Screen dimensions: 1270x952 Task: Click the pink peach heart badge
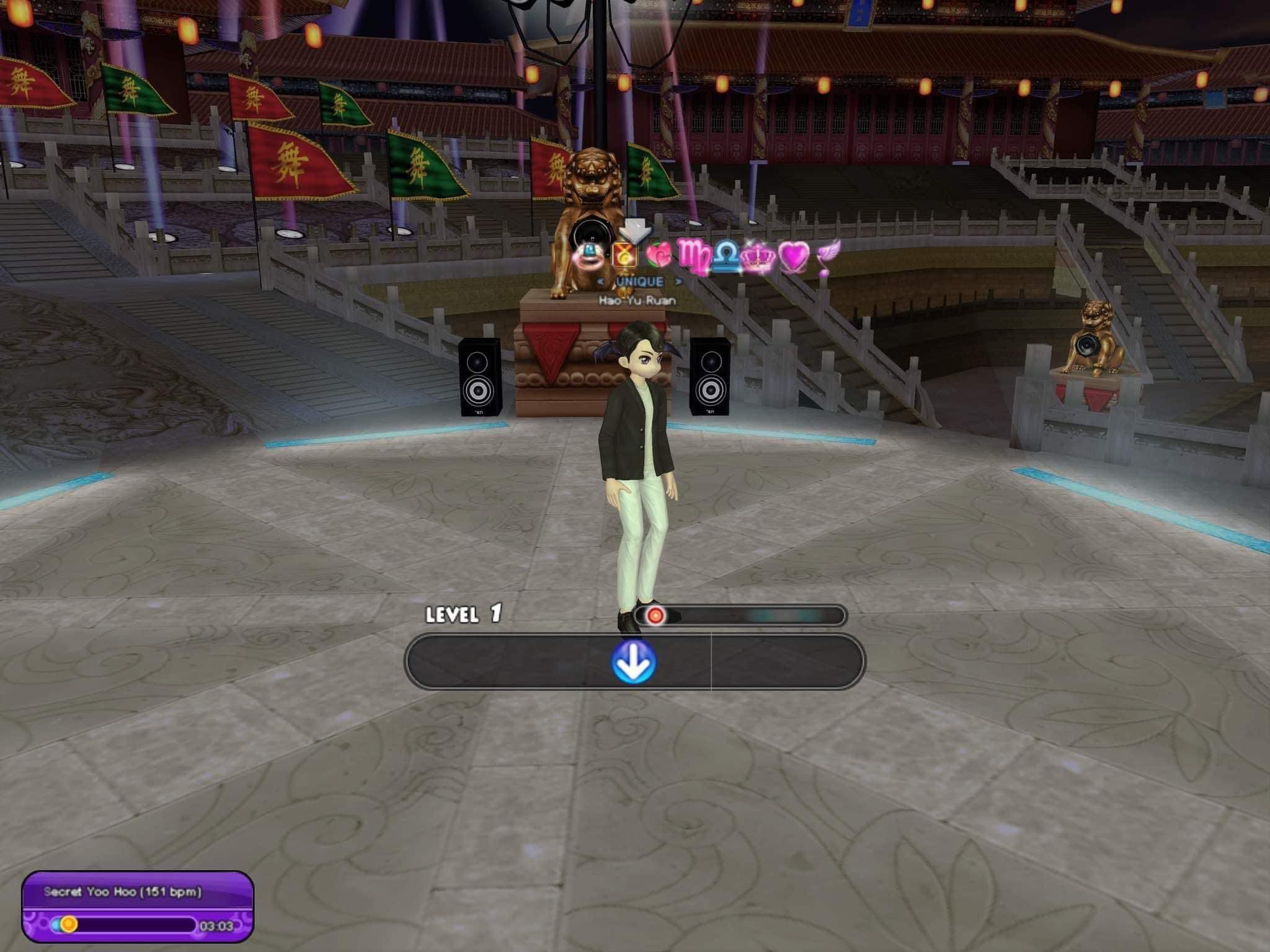point(659,255)
